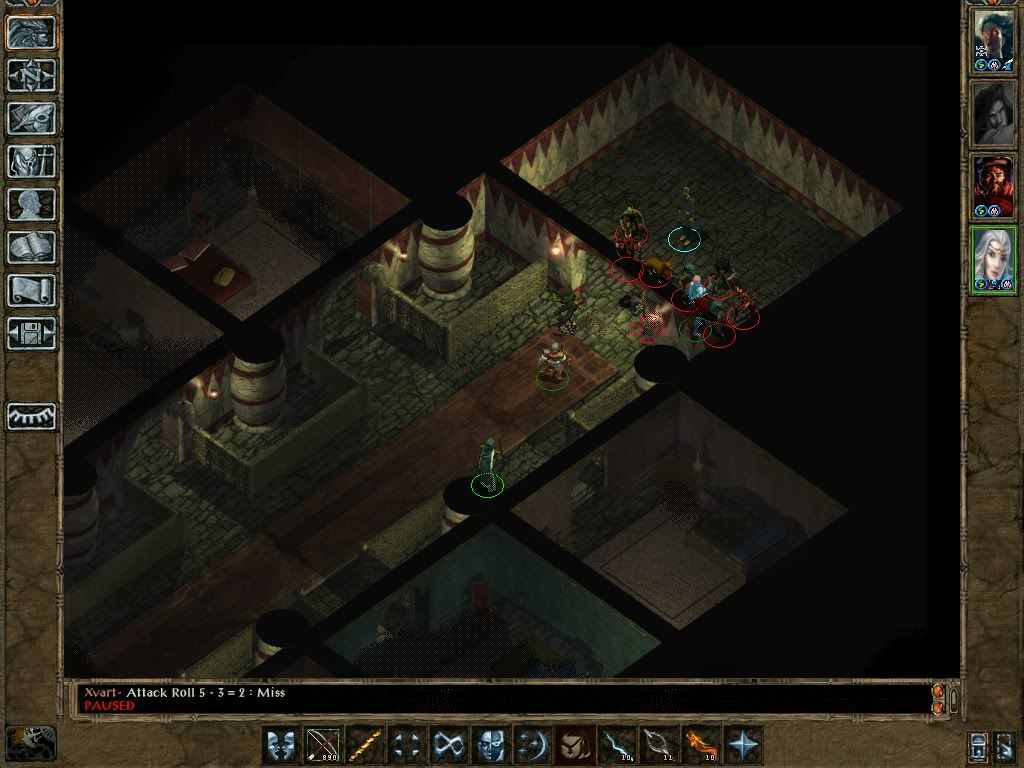Select the dark-haired man's portrait
1024x768 pixels.
pos(994,40)
